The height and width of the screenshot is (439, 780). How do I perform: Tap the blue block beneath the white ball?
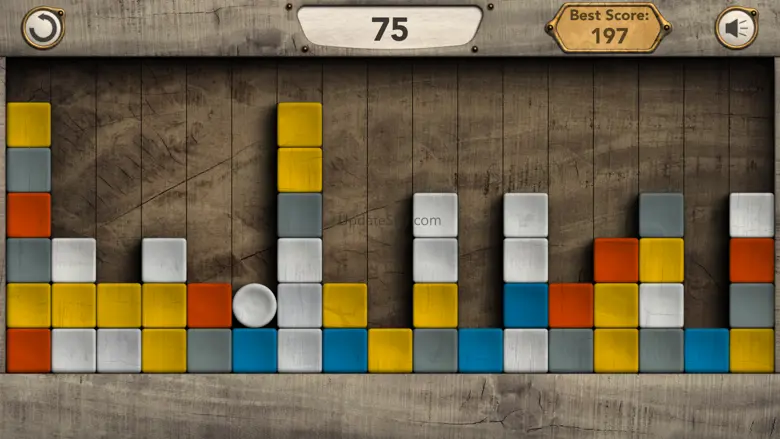pos(254,350)
